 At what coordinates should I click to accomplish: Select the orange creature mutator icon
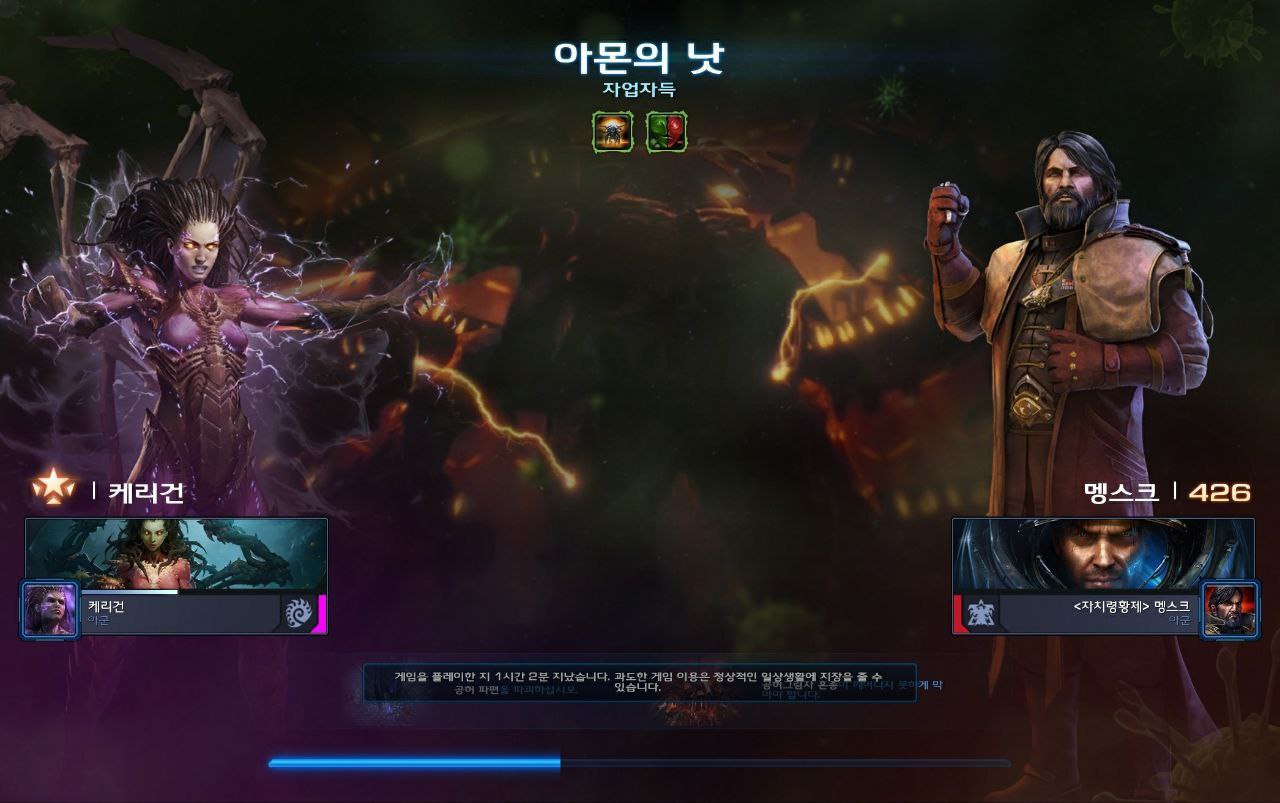click(612, 132)
